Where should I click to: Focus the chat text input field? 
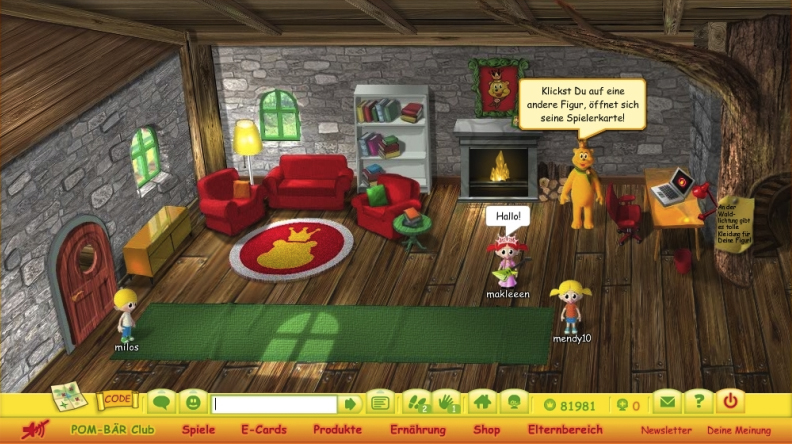274,404
